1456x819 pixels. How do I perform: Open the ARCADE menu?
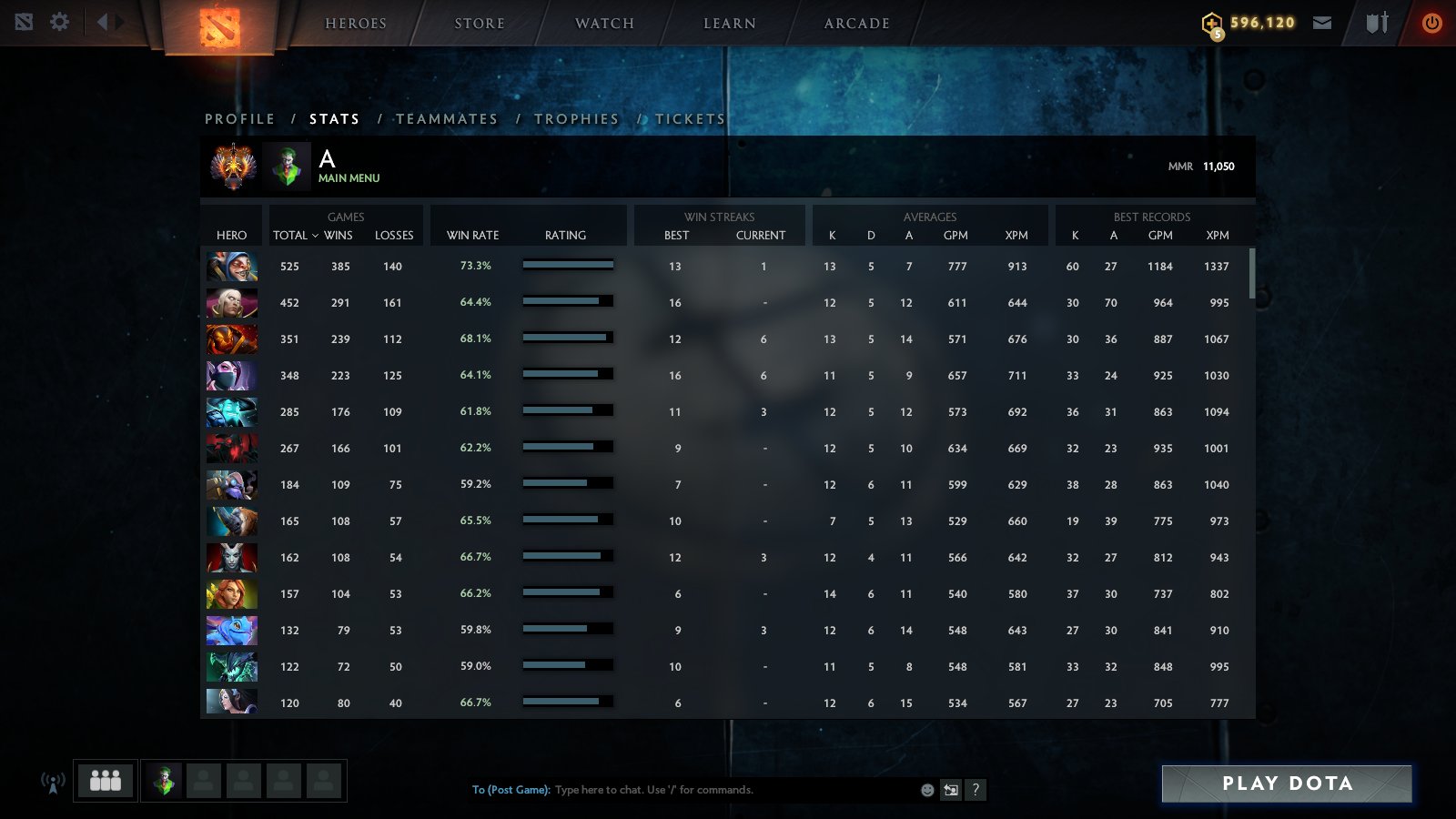(852, 23)
